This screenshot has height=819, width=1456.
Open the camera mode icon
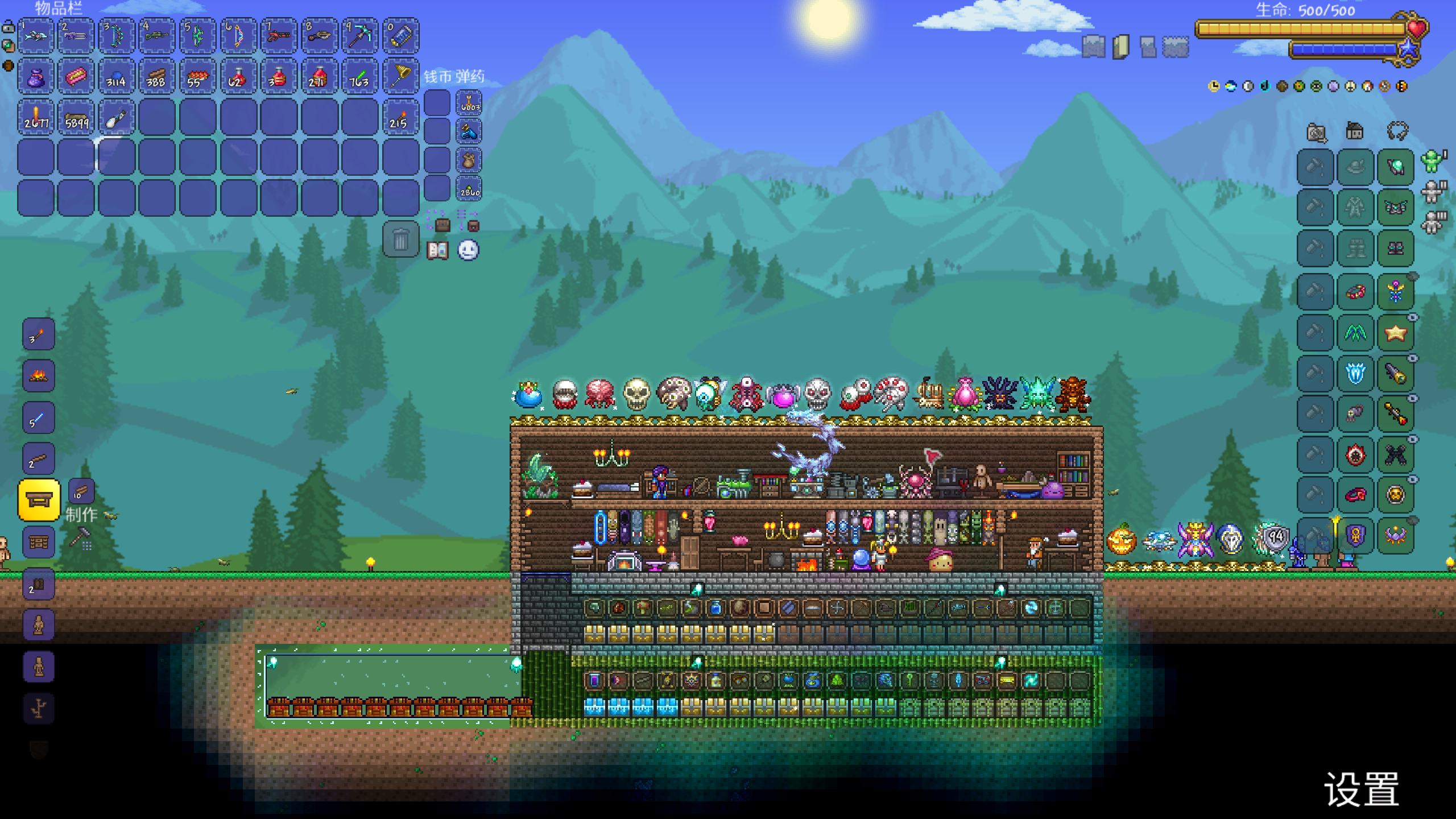click(1316, 133)
